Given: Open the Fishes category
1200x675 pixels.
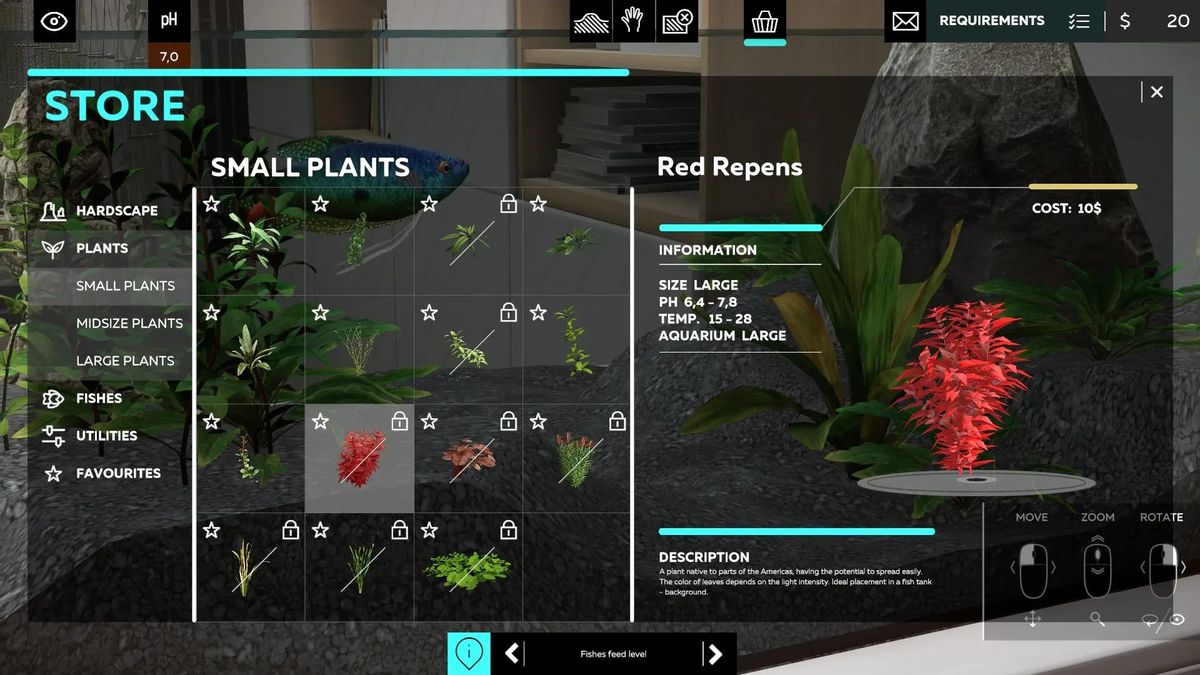Looking at the screenshot, I should [x=98, y=398].
